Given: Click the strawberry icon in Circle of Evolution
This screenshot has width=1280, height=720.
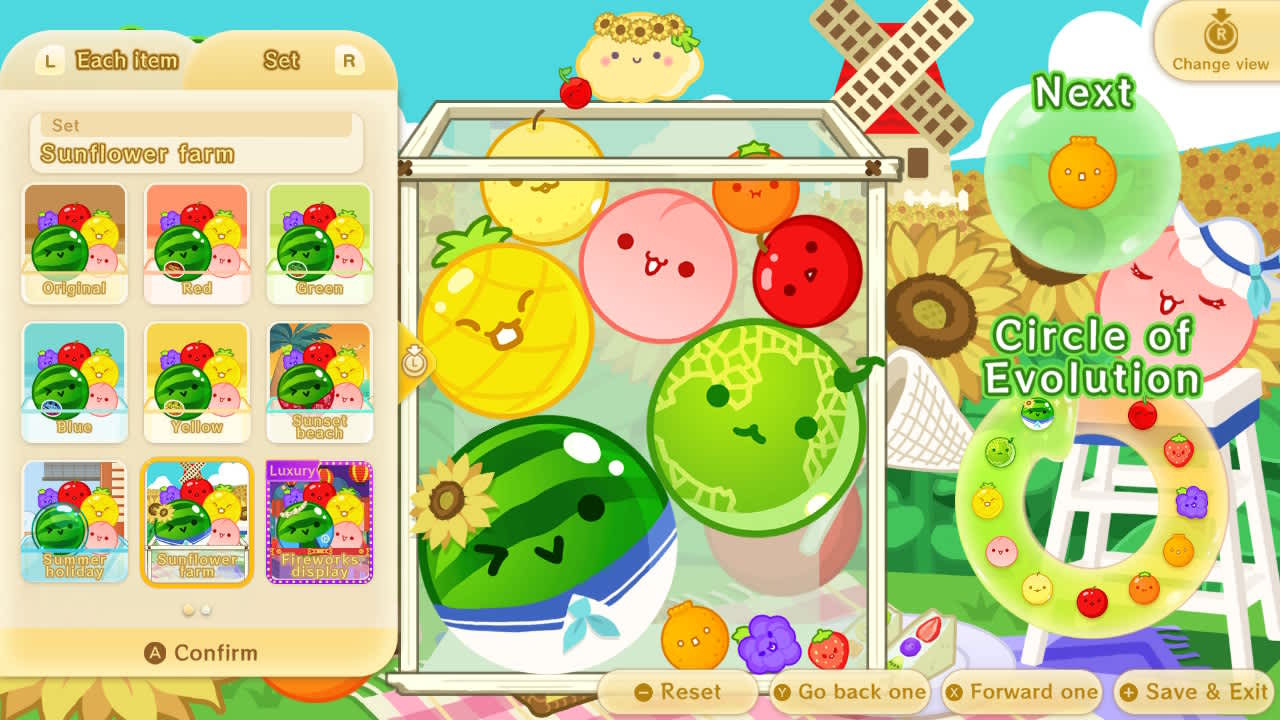Looking at the screenshot, I should click(x=1180, y=450).
